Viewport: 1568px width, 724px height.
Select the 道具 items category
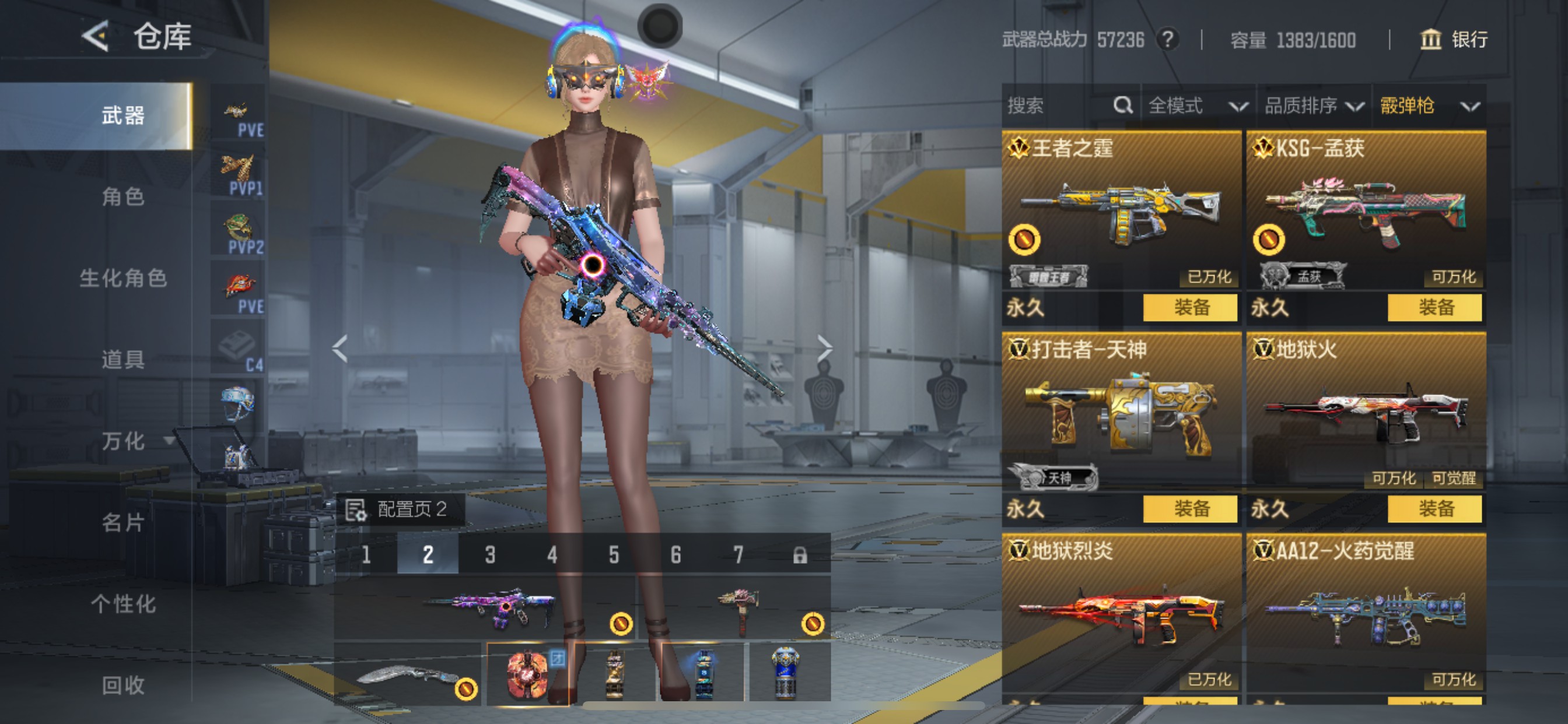pyautogui.click(x=123, y=359)
